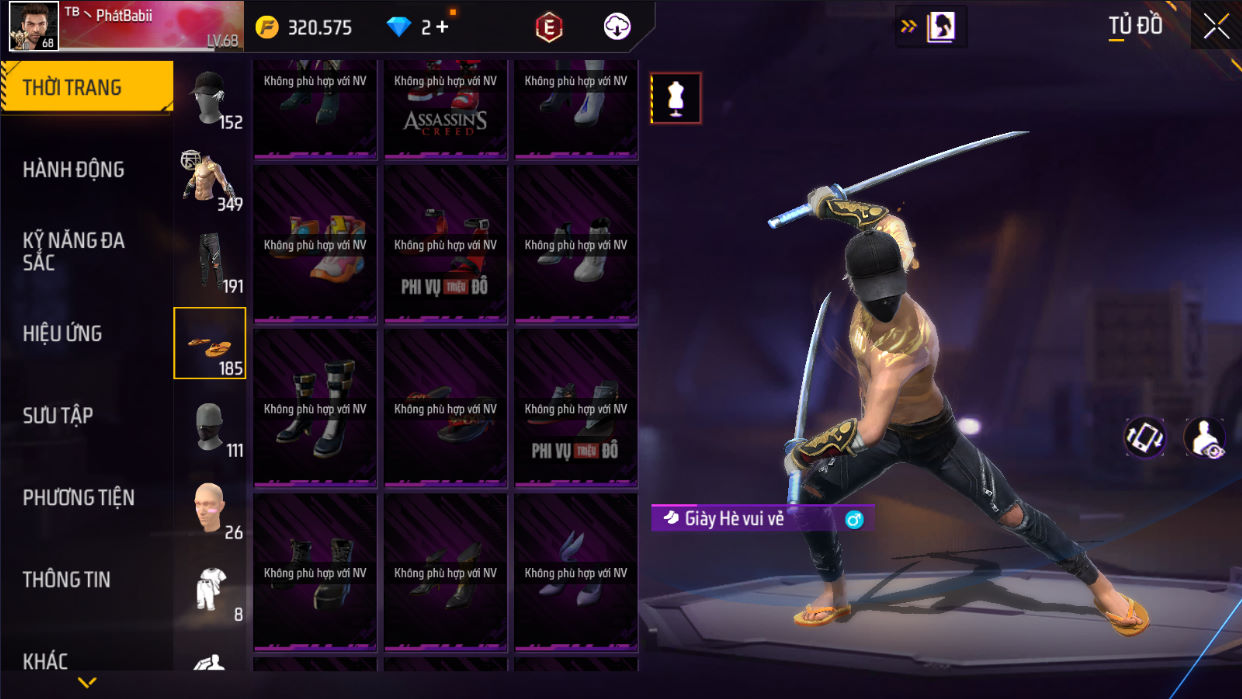Open the cloud download icon
This screenshot has width=1242, height=699.
[617, 27]
